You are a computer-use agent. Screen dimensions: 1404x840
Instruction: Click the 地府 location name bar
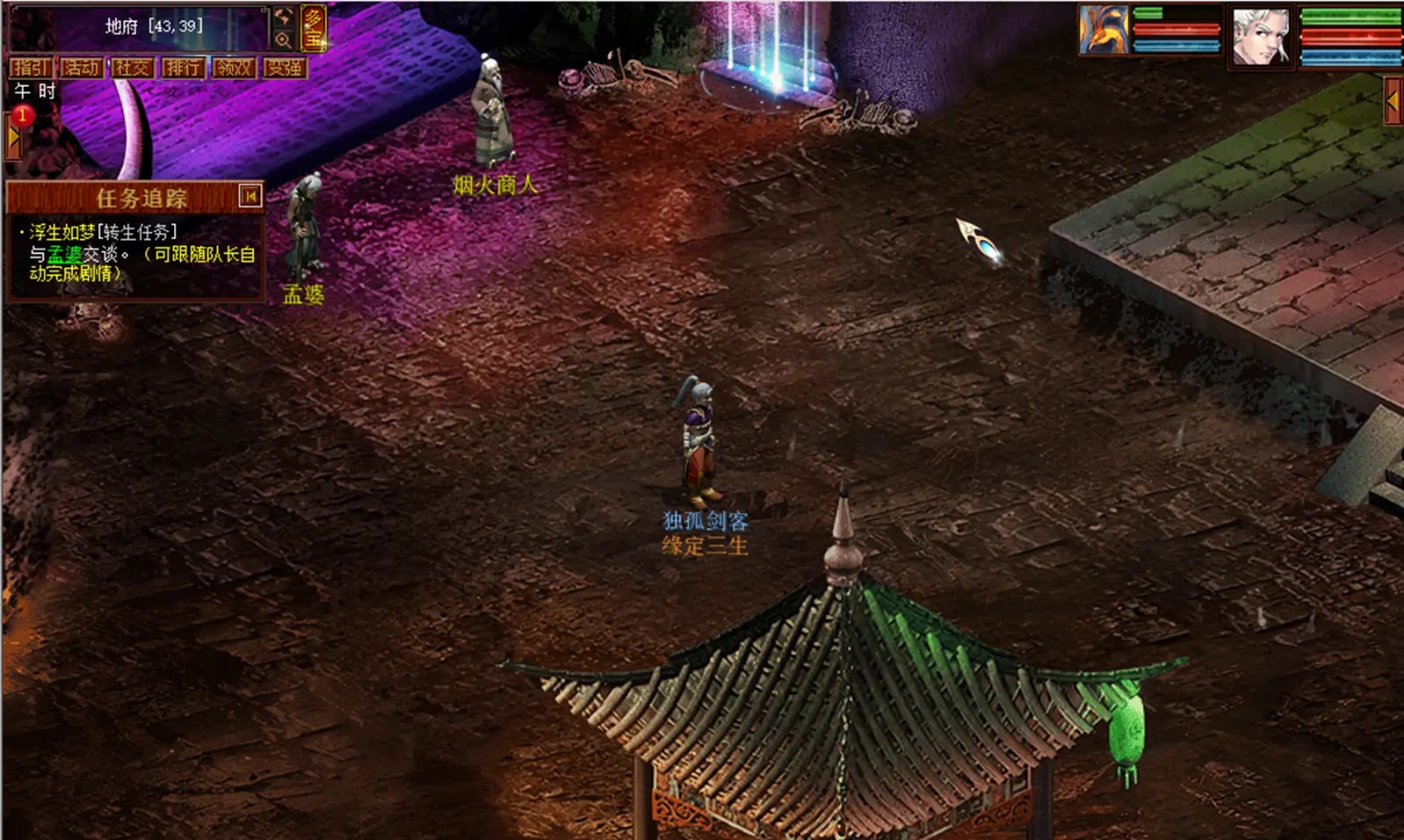(x=154, y=26)
